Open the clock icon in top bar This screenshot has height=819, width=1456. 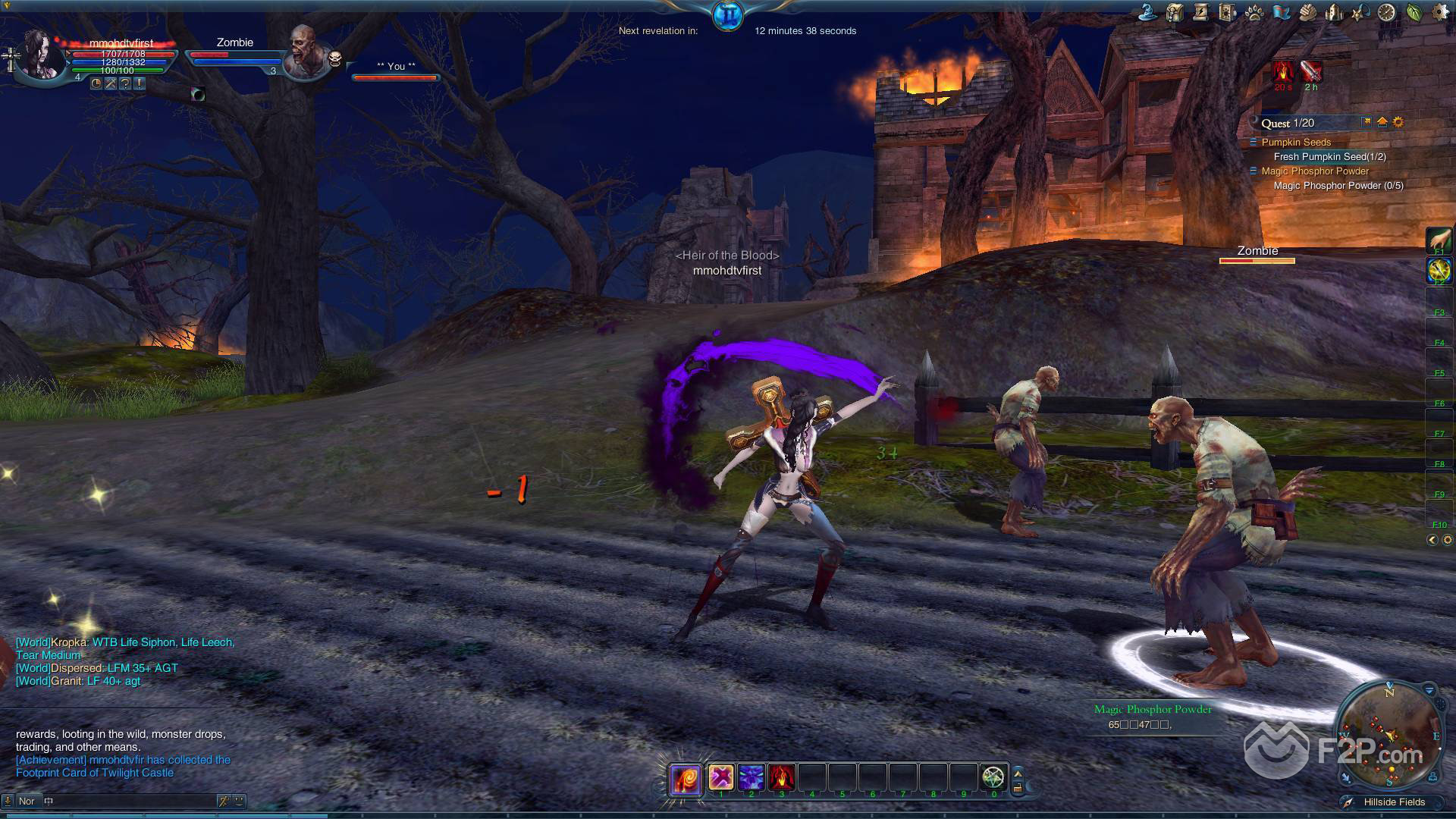coord(1386,12)
